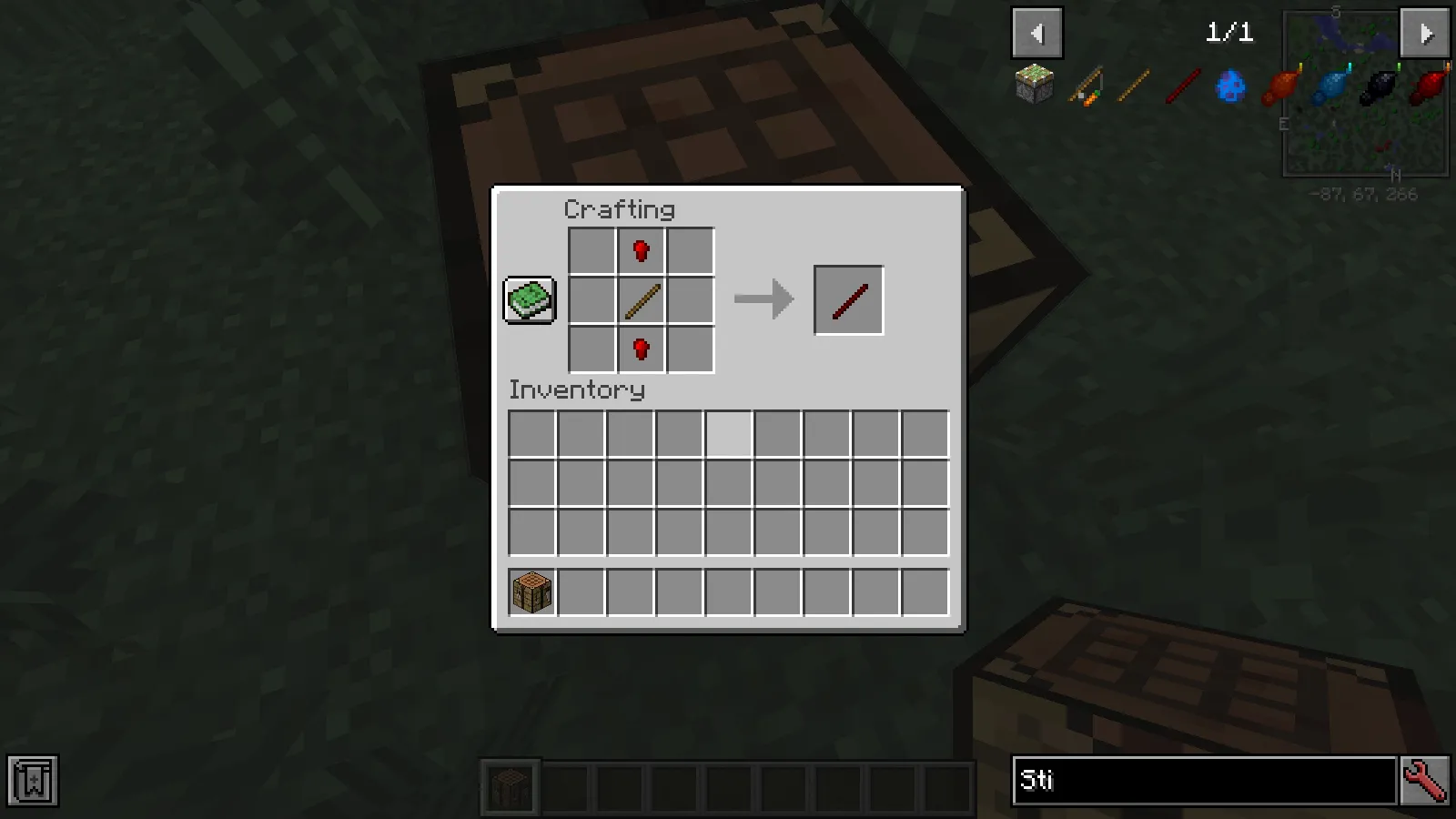
Task: Open the green recipe book in the crafting GUI
Action: (530, 299)
